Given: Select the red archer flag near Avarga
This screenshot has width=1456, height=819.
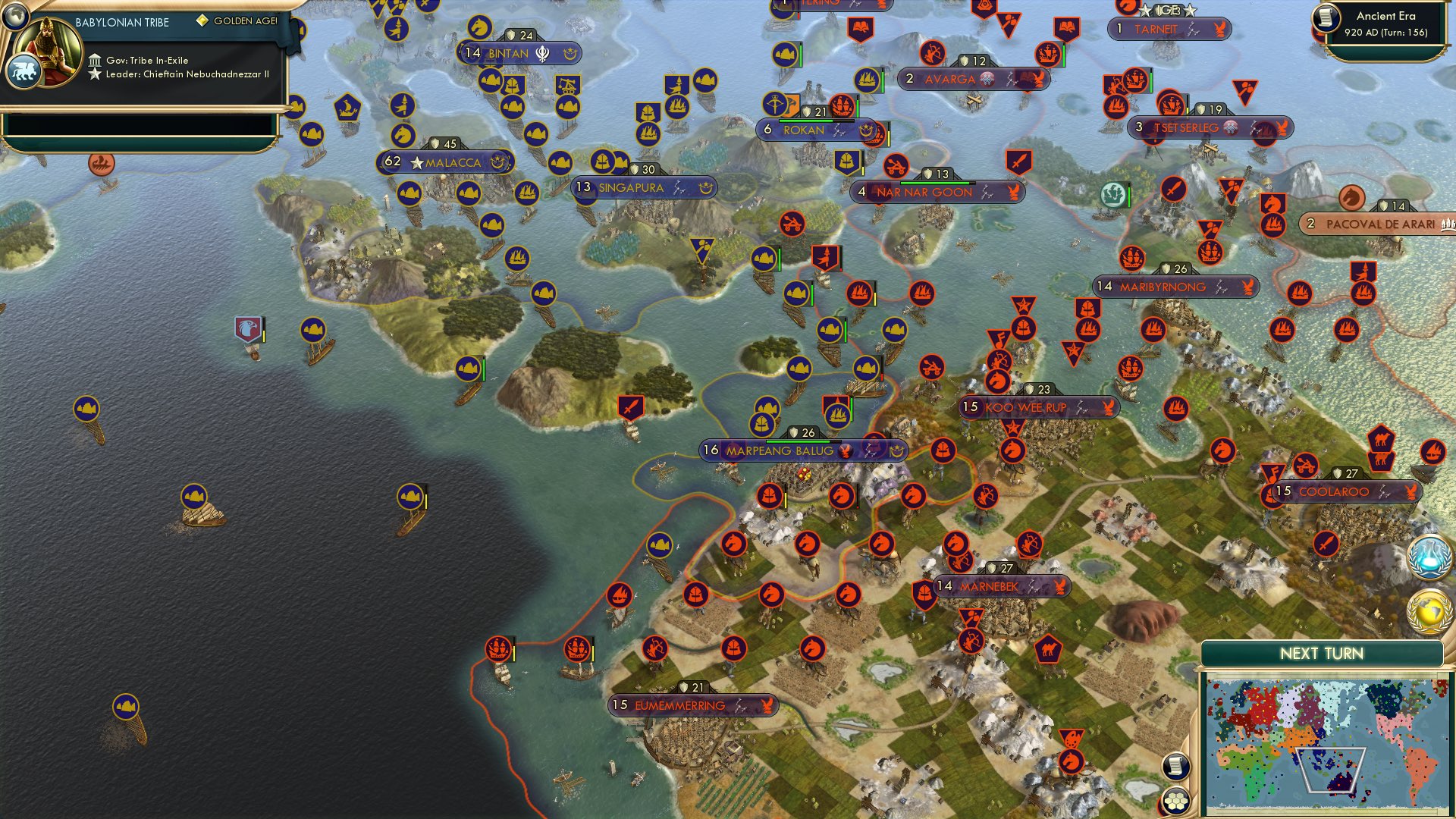Looking at the screenshot, I should (x=933, y=53).
